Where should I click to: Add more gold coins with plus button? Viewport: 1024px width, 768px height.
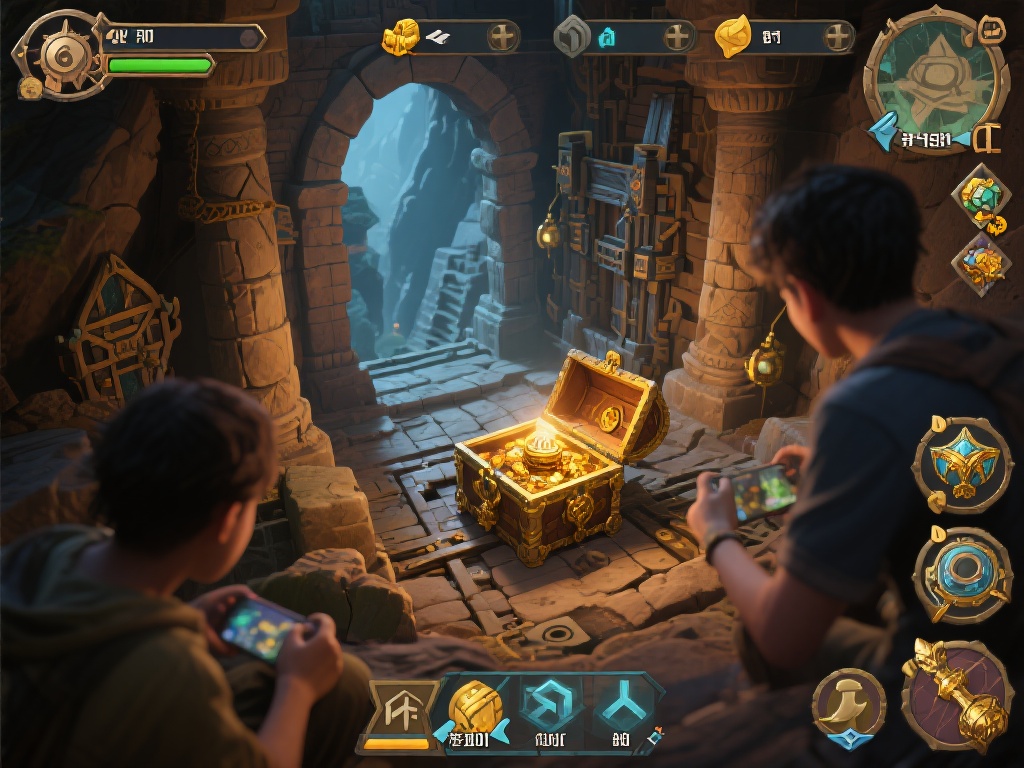tap(503, 38)
